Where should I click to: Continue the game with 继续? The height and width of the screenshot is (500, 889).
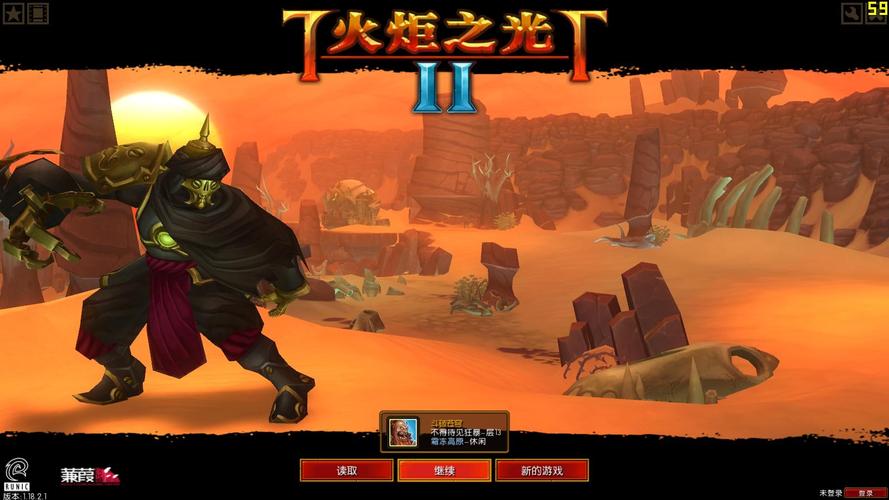(x=444, y=470)
